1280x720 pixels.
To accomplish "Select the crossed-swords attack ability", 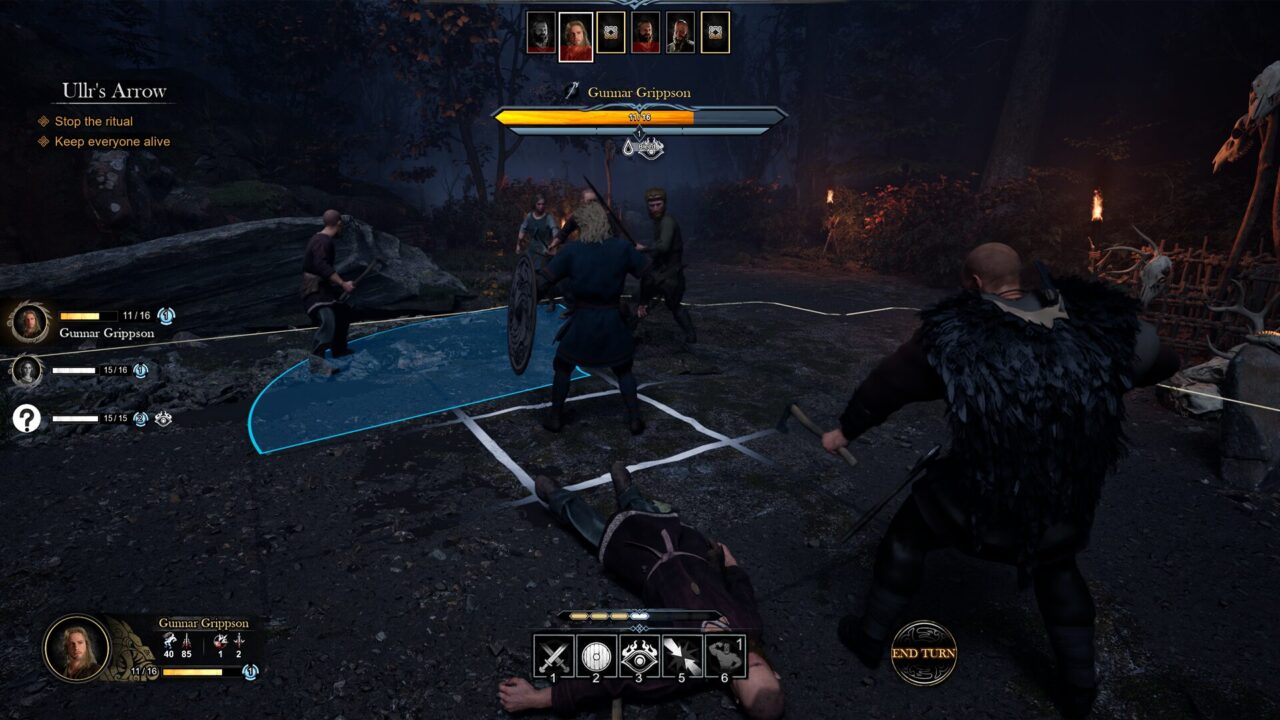I will 551,655.
